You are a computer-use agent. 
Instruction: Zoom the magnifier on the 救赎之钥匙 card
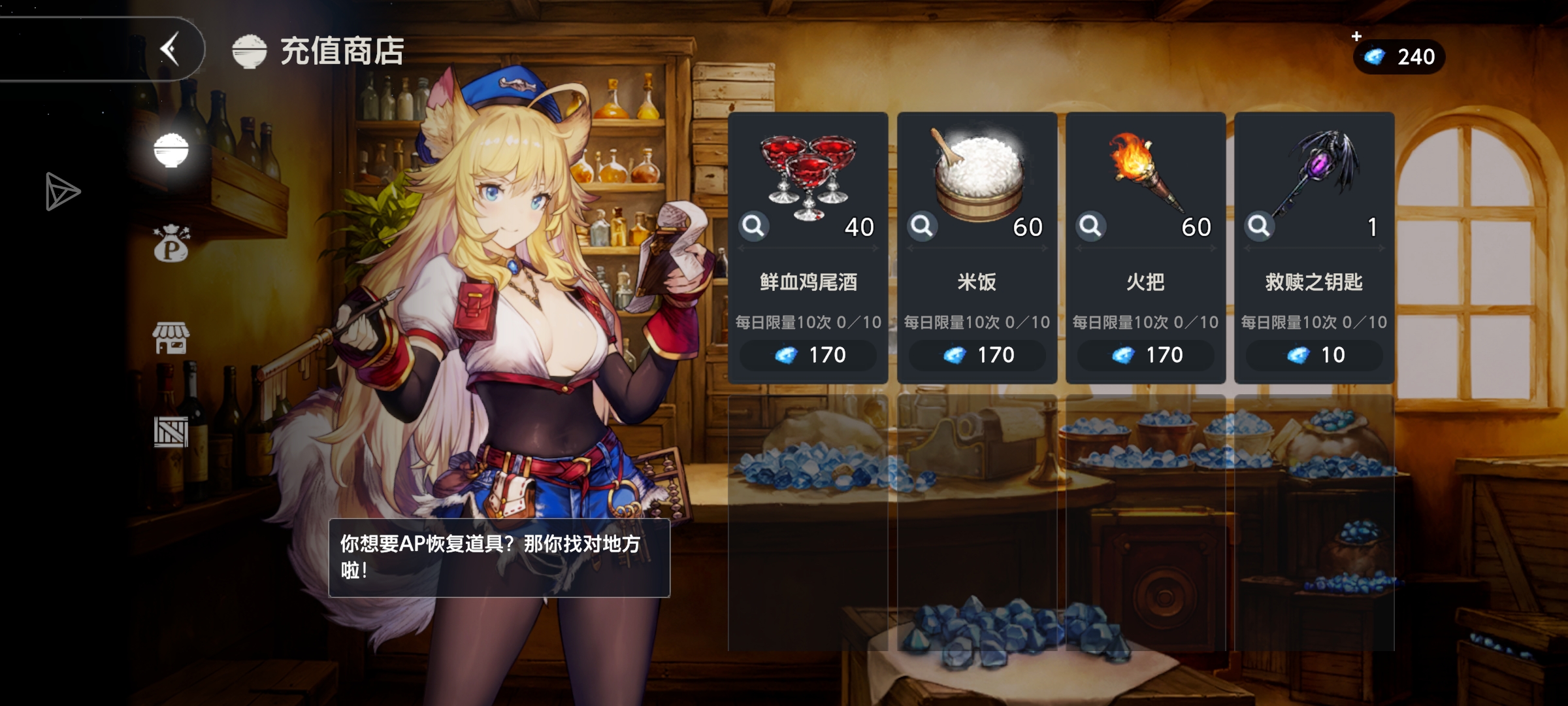1259,225
